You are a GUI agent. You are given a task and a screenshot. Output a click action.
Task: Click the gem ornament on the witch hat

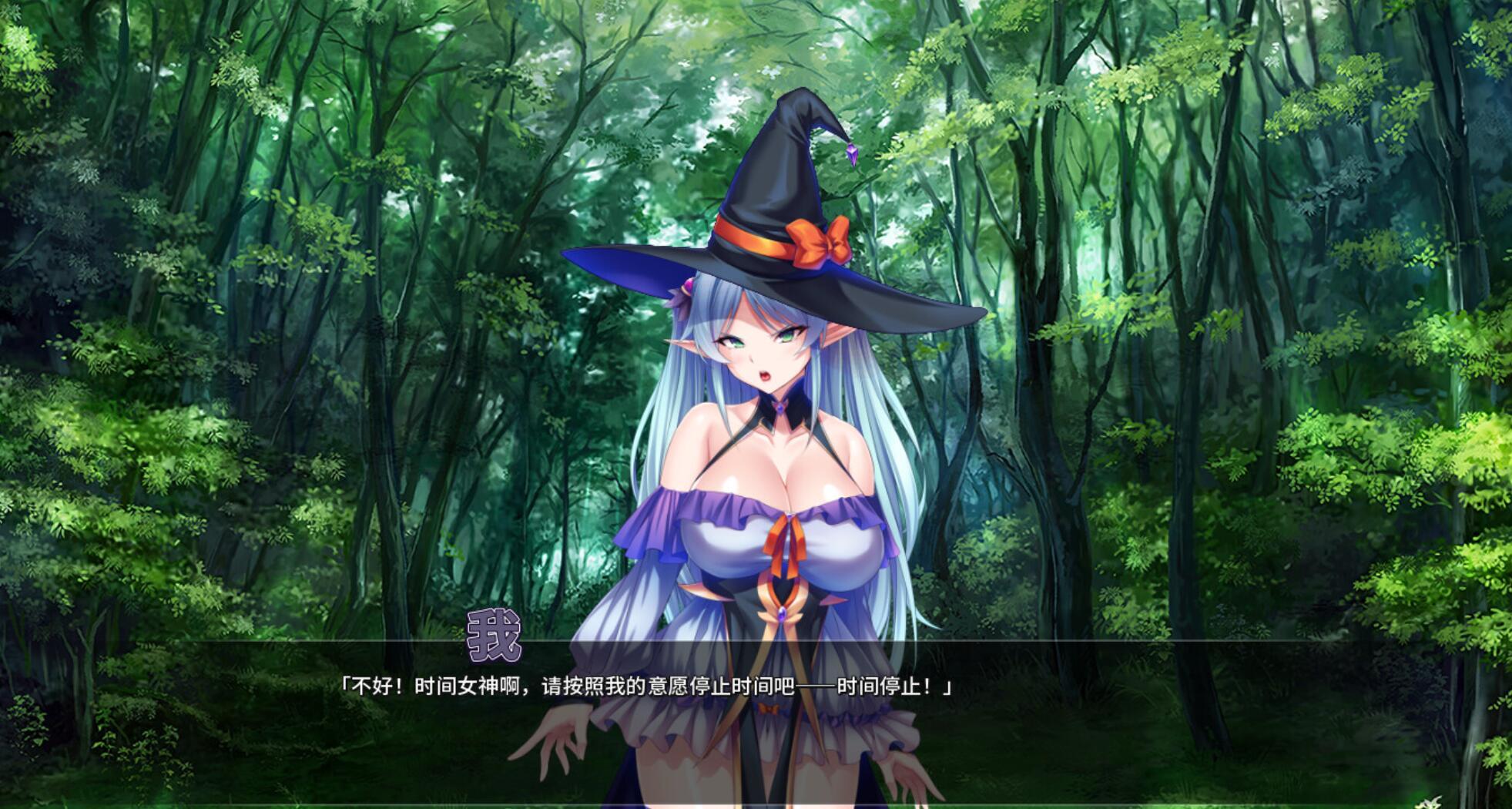pyautogui.click(x=851, y=154)
